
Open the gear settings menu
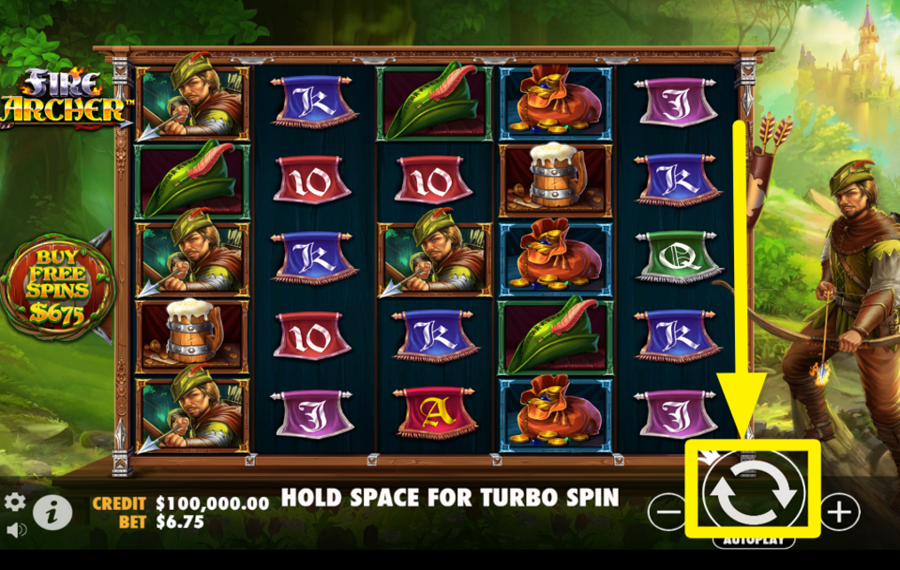coord(15,502)
